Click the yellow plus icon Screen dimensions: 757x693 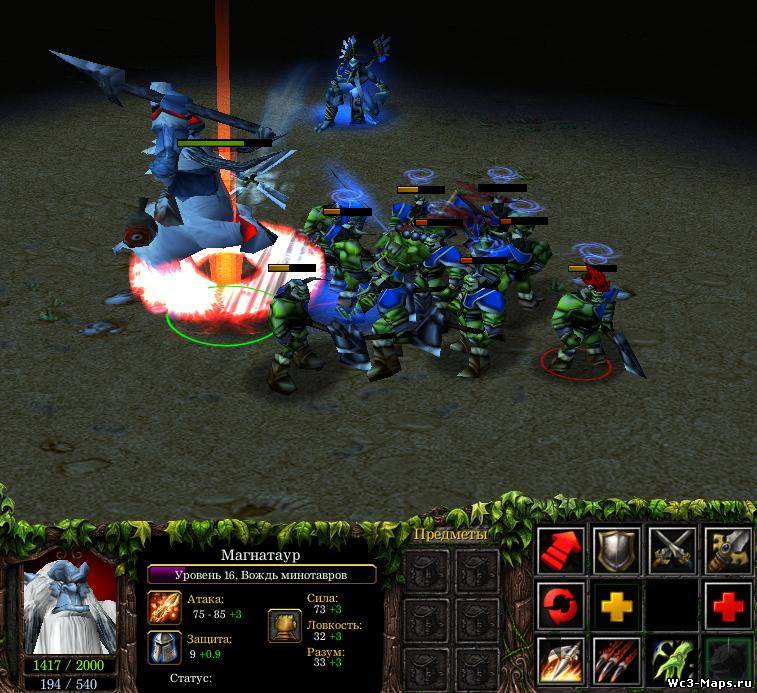coord(616,604)
